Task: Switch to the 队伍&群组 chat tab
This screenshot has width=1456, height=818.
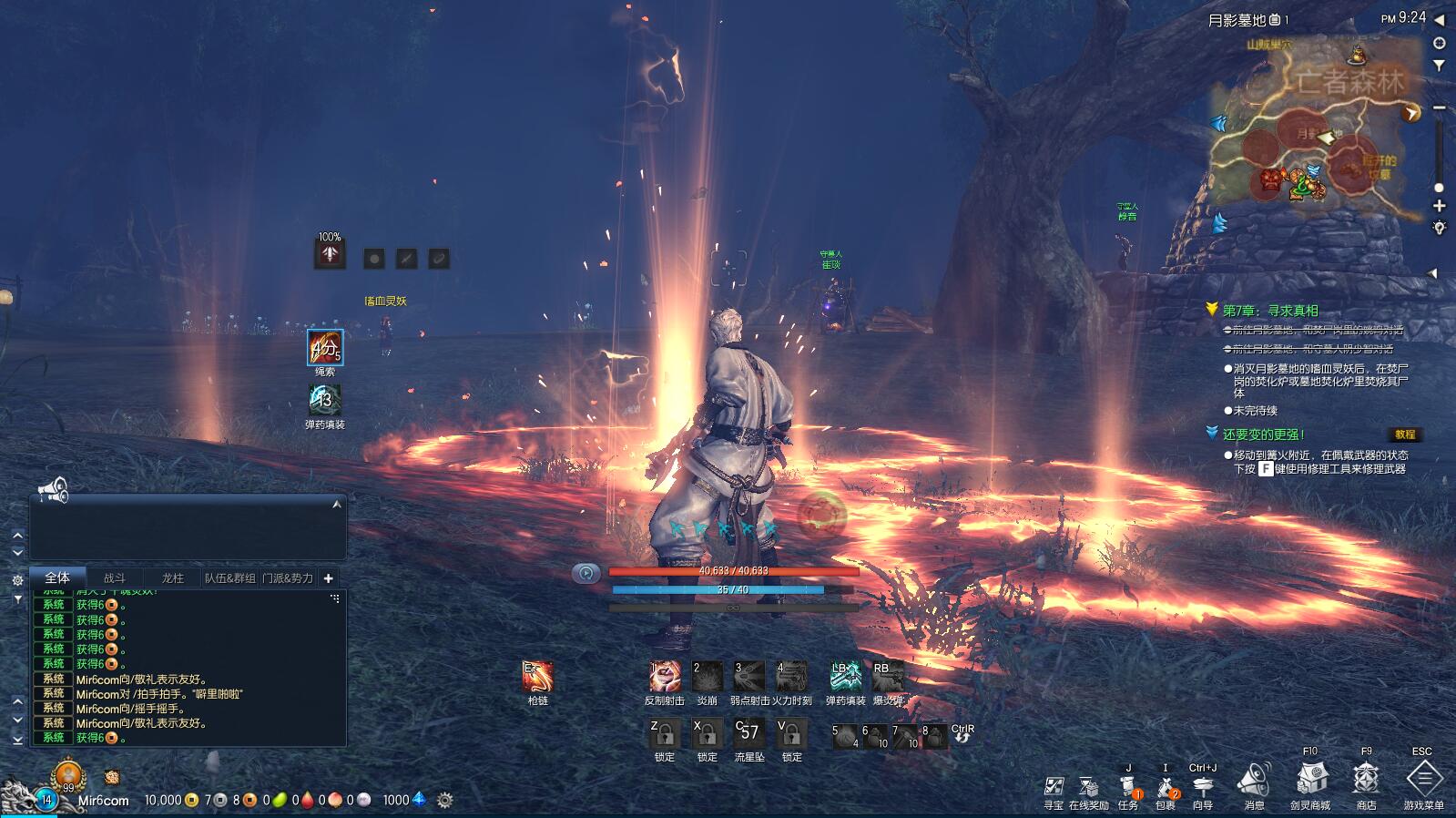Action: point(230,578)
